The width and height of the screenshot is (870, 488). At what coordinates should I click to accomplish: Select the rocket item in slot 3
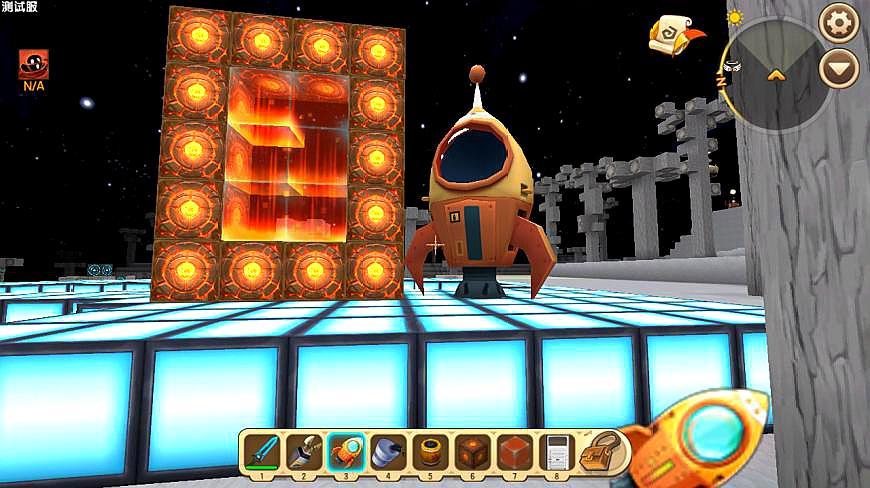pyautogui.click(x=345, y=451)
